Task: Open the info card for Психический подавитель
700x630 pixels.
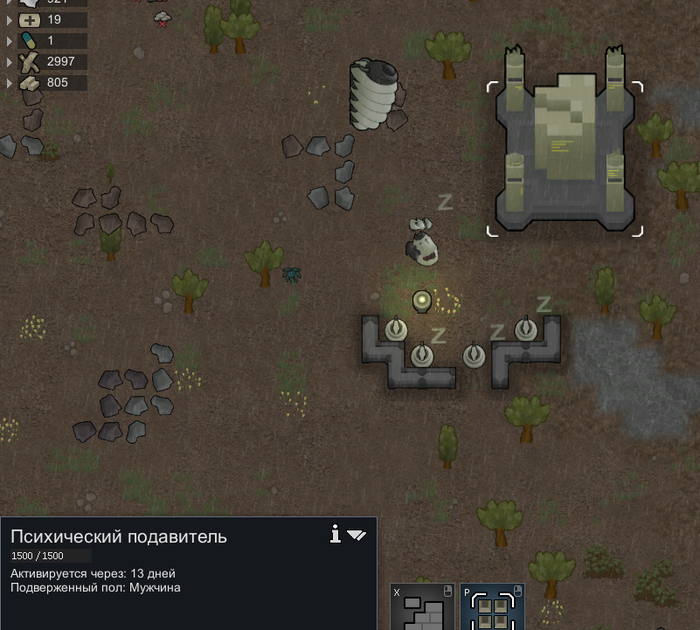Action: (x=336, y=535)
